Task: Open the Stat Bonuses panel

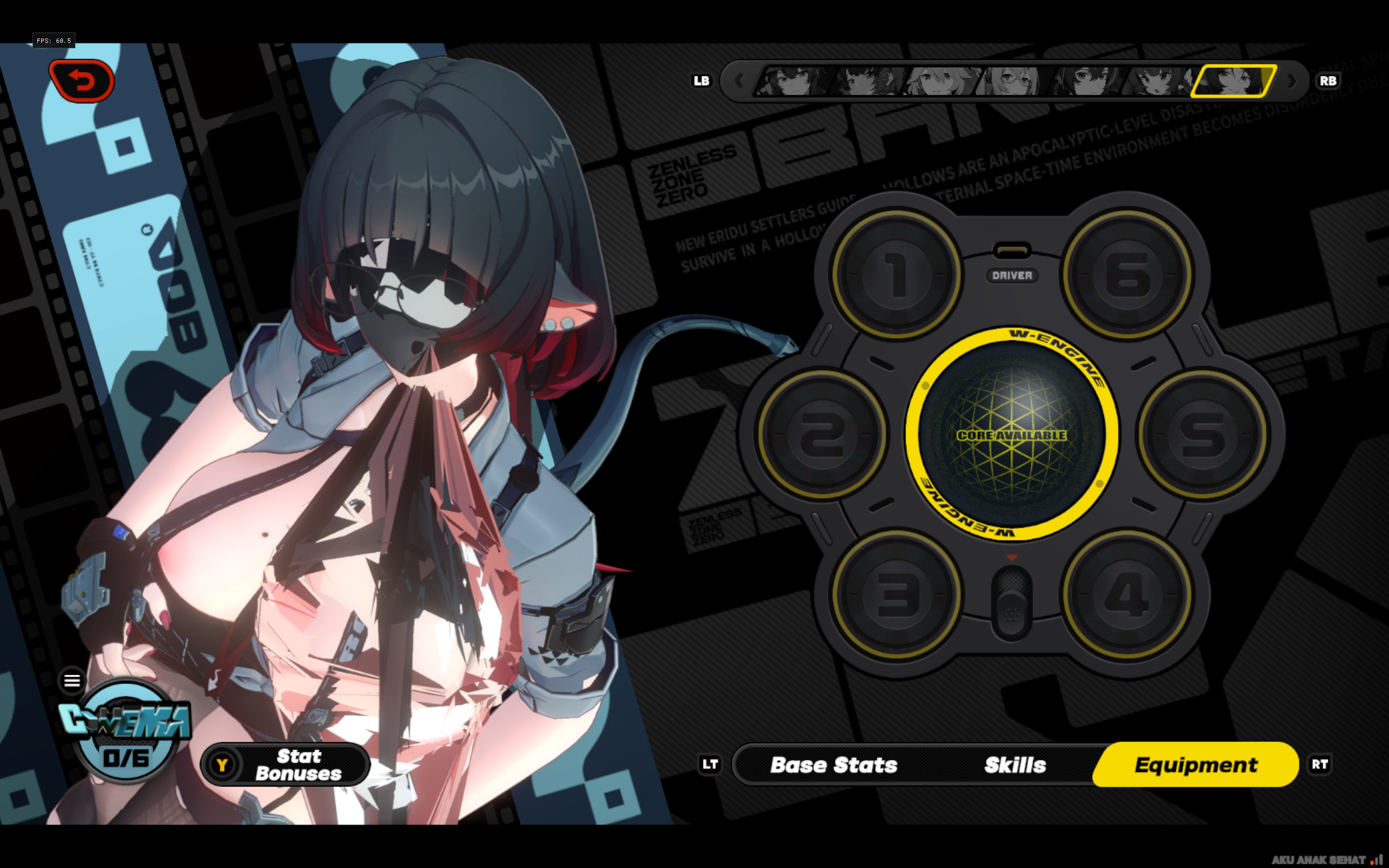Action: pyautogui.click(x=286, y=765)
